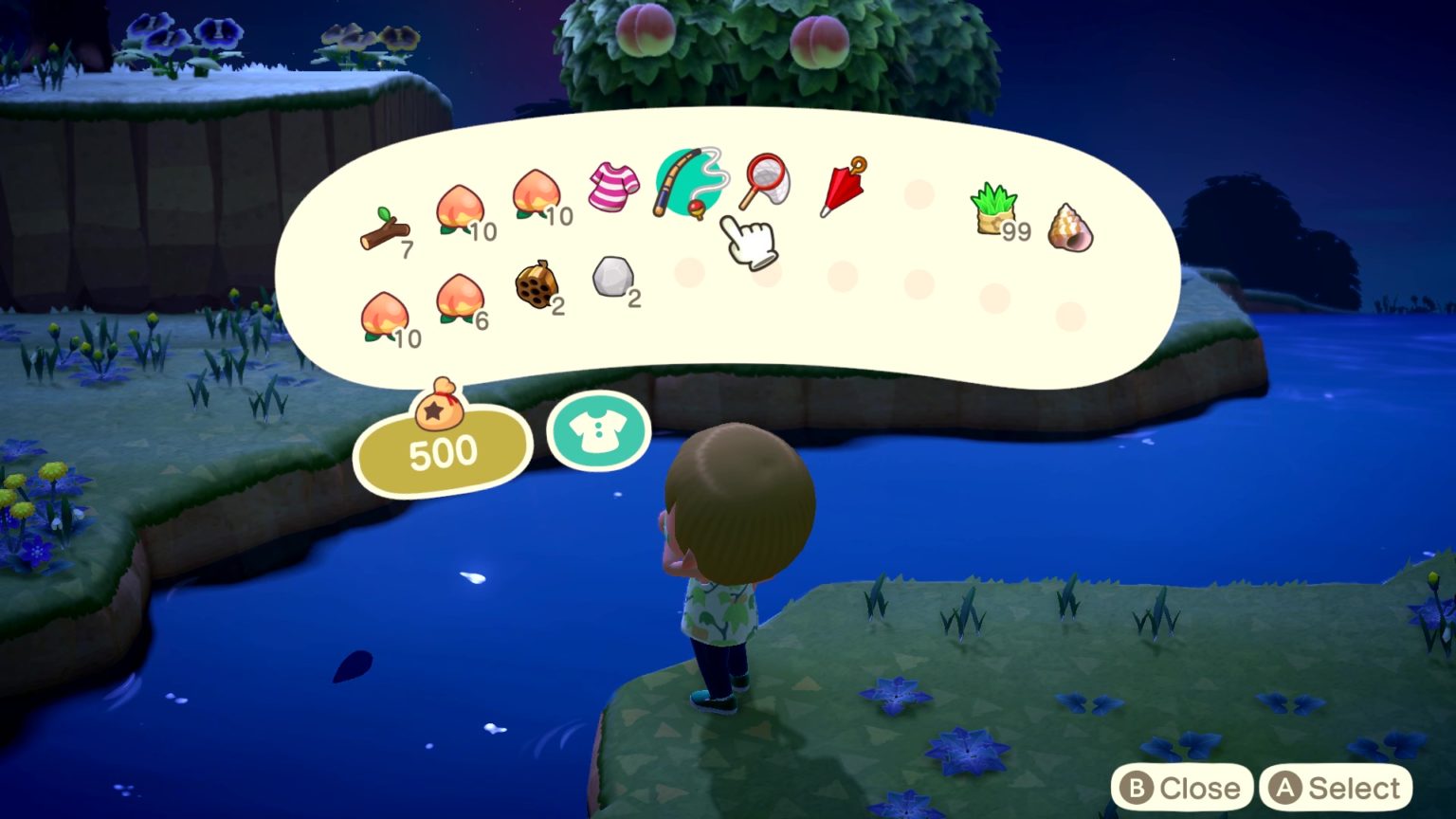Image resolution: width=1456 pixels, height=819 pixels.
Task: Select the wasp nest stack of 2
Action: click(x=538, y=284)
